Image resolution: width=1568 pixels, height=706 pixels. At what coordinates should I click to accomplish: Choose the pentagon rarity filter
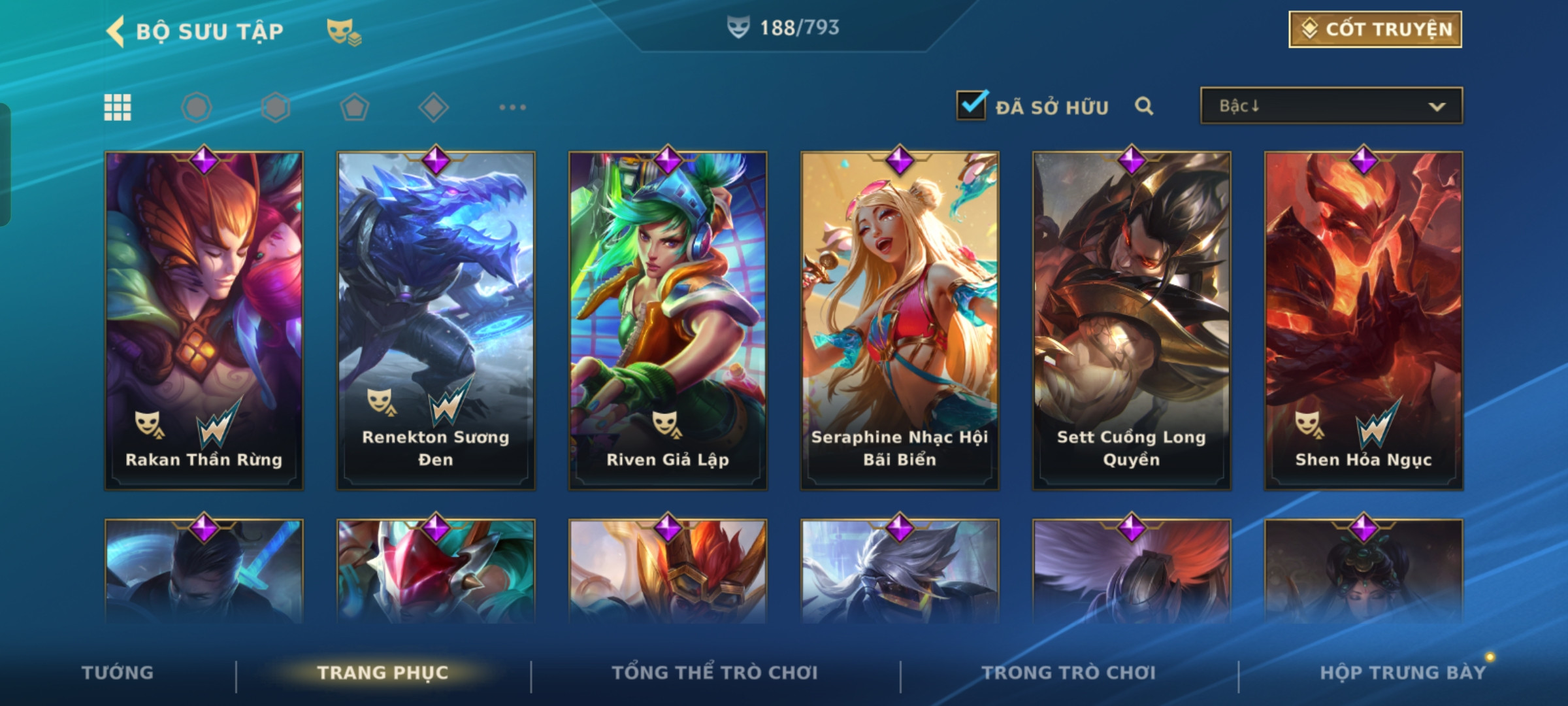point(354,107)
